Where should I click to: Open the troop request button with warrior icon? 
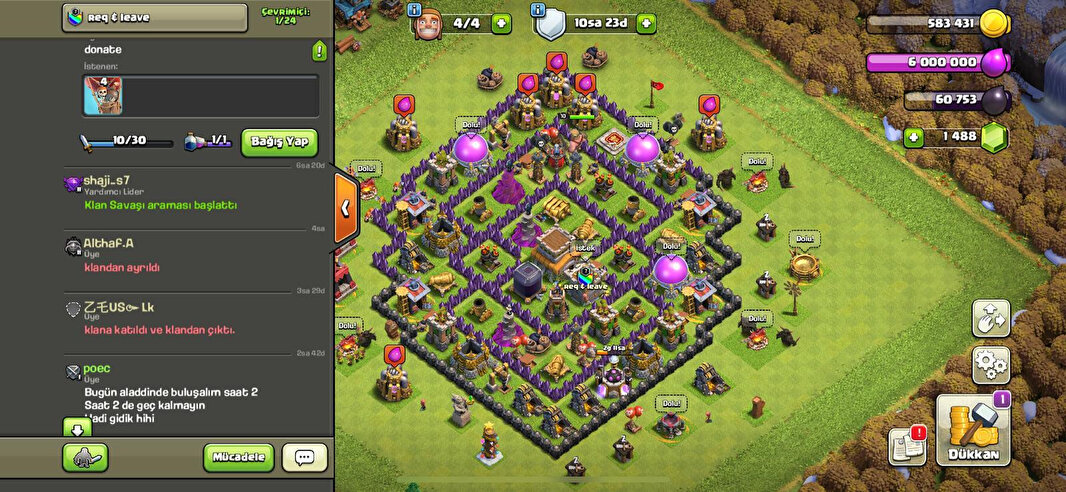point(85,458)
